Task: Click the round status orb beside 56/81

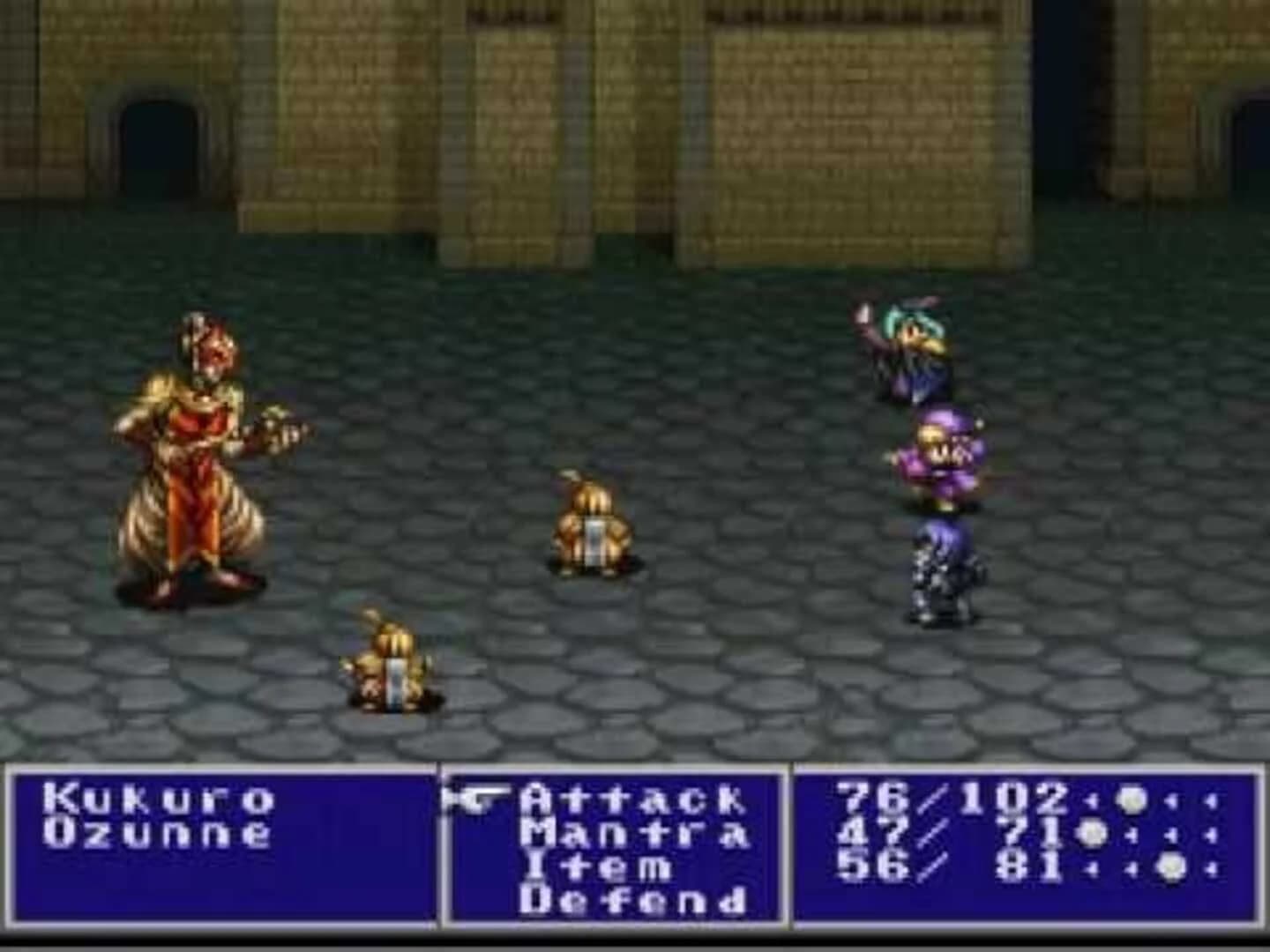Action: coord(1171,868)
